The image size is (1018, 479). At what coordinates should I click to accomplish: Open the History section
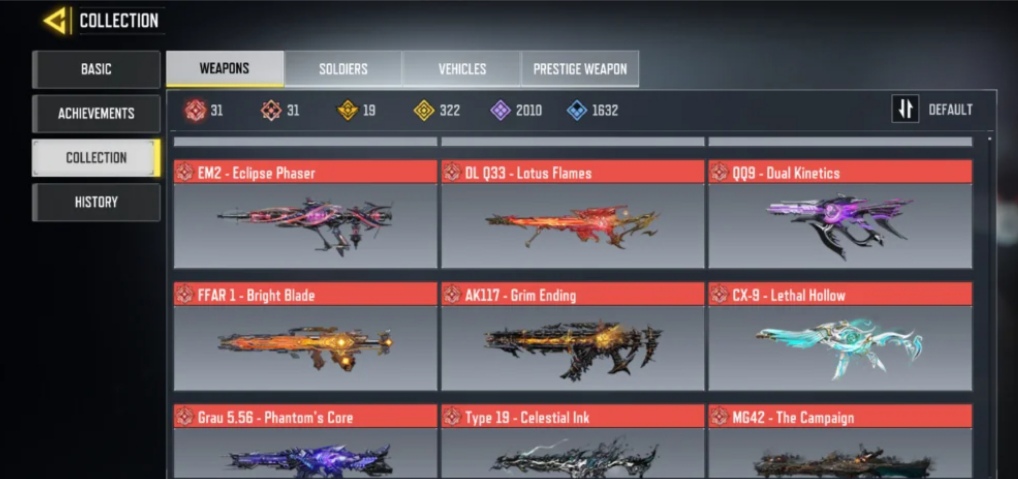96,202
